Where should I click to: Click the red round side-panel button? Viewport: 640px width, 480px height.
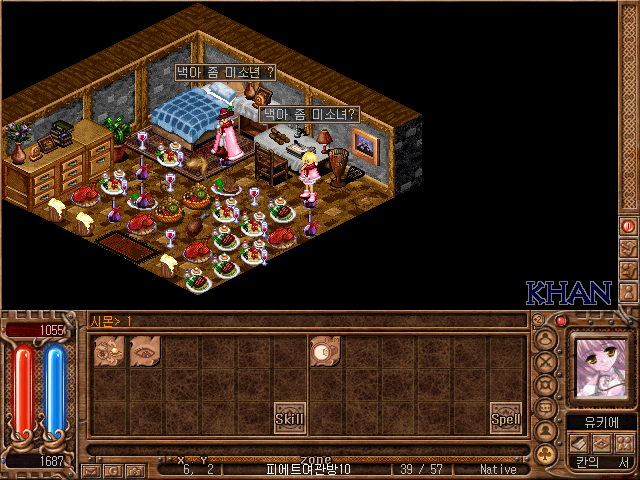coord(629,227)
